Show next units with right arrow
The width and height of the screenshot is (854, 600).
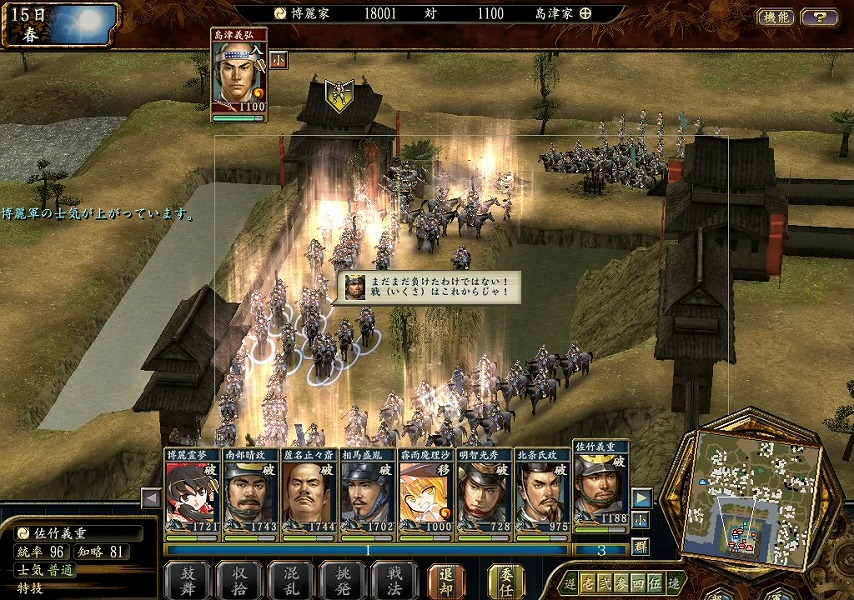(641, 497)
